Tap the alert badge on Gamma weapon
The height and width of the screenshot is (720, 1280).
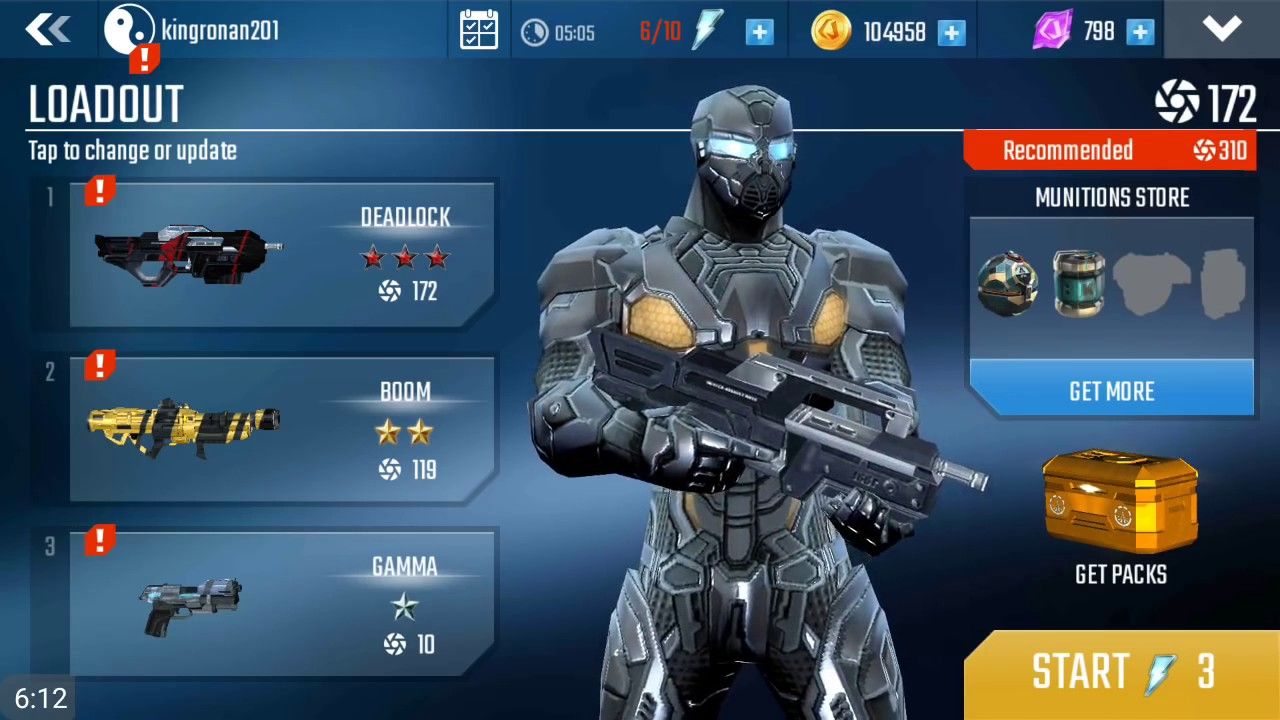point(99,541)
